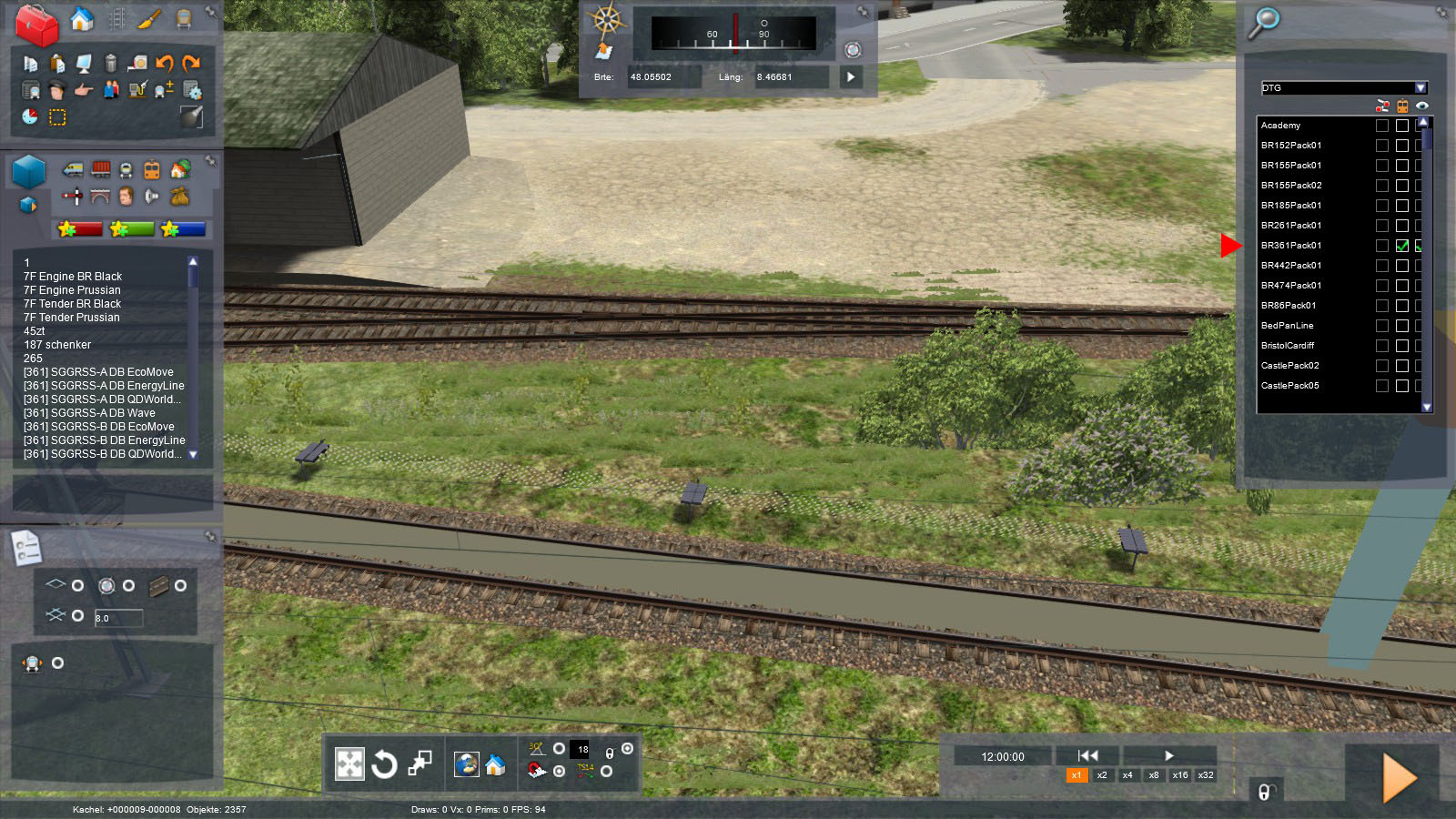Screen dimensions: 1456x819
Task: Rewind the timeline to start
Action: 1087,755
